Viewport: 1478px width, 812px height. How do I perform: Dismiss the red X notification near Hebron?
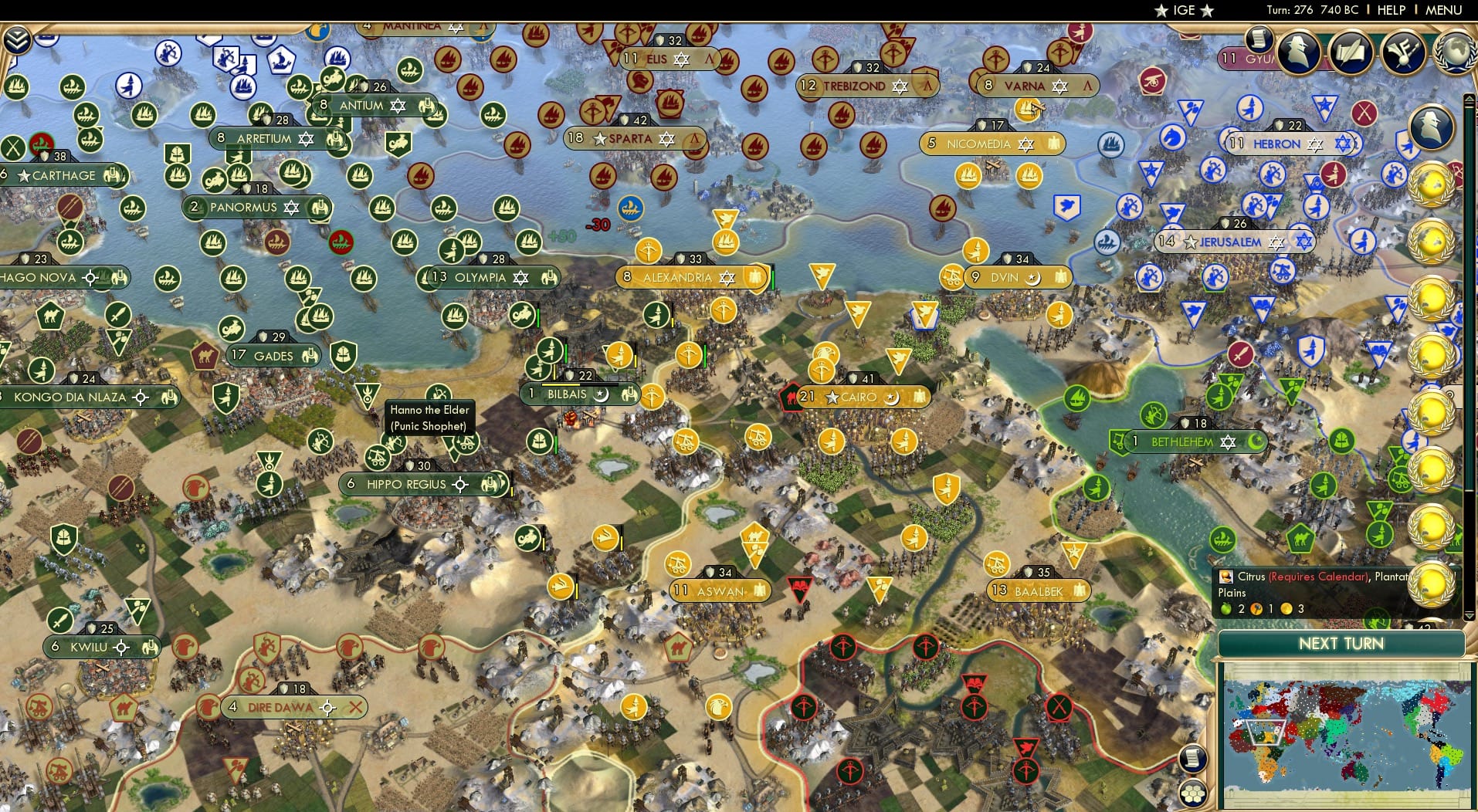(1364, 112)
